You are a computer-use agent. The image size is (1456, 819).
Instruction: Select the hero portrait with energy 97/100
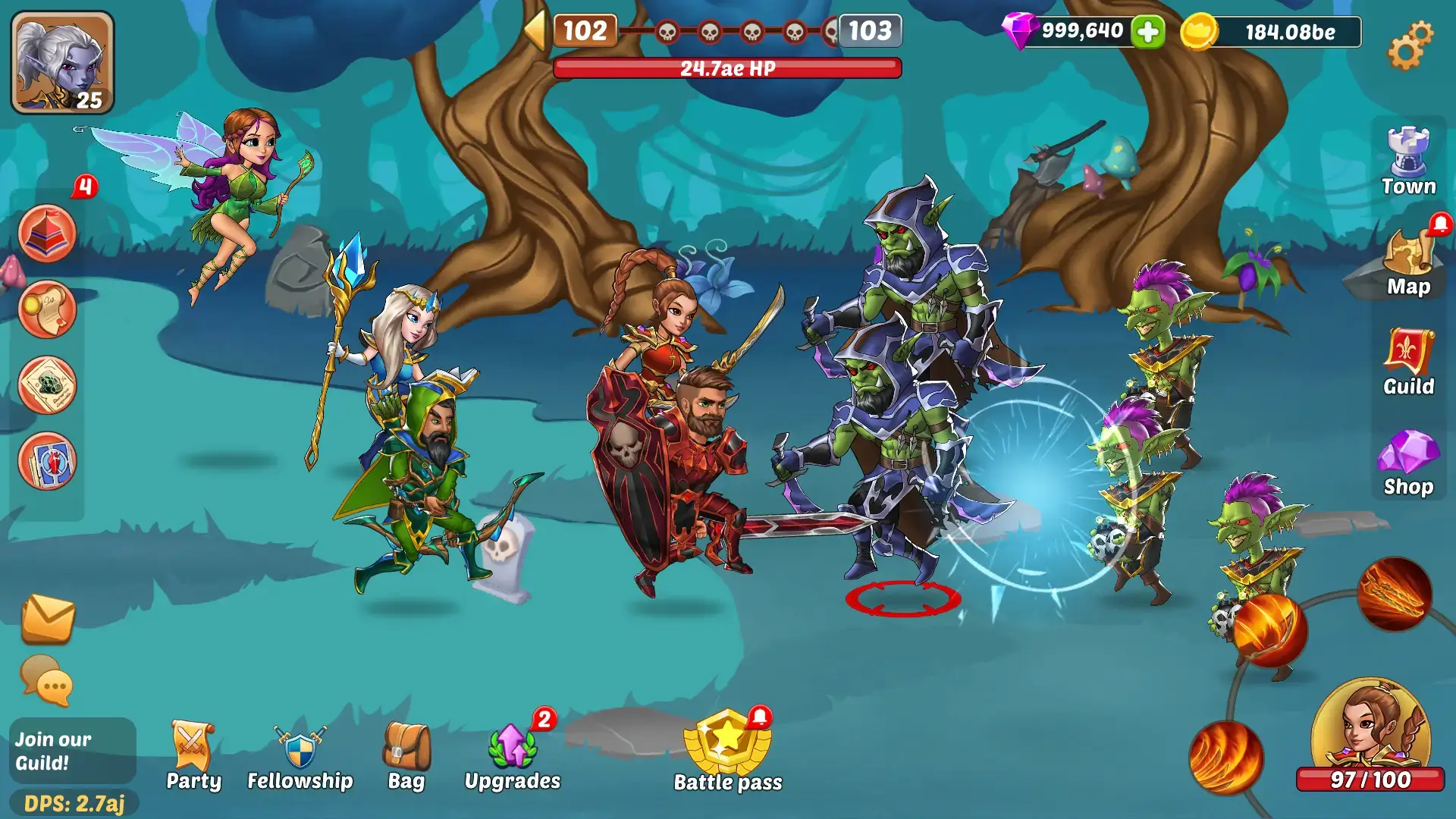(x=1370, y=732)
